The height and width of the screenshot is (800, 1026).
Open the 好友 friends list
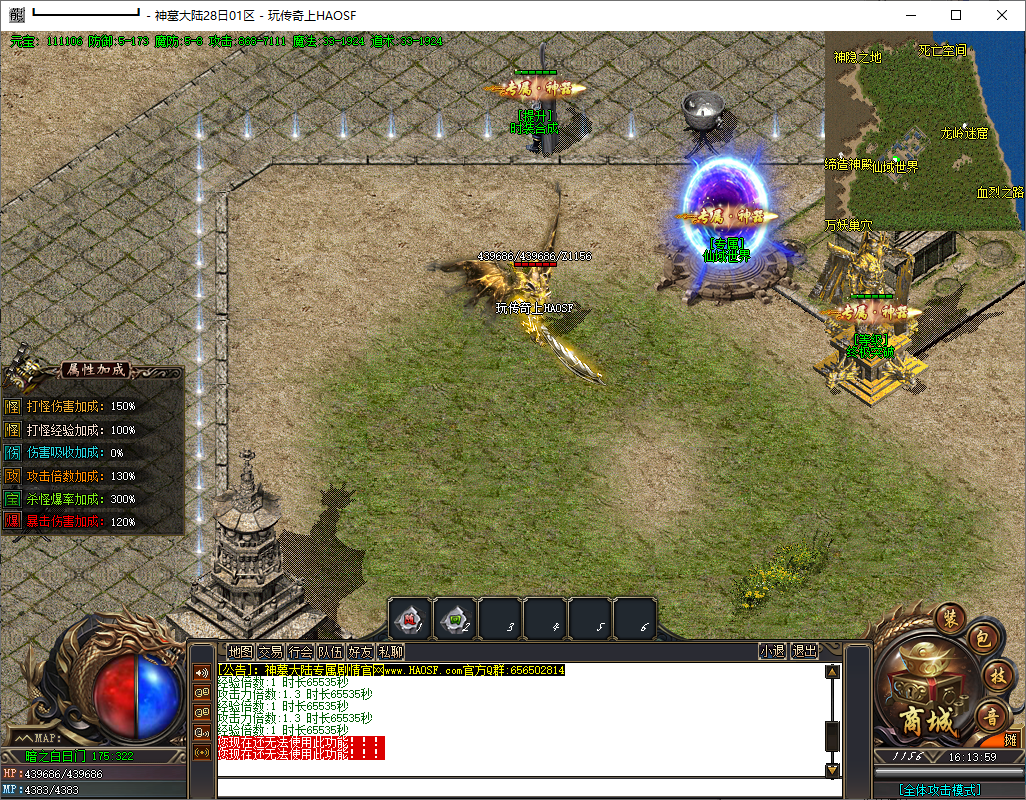[360, 651]
